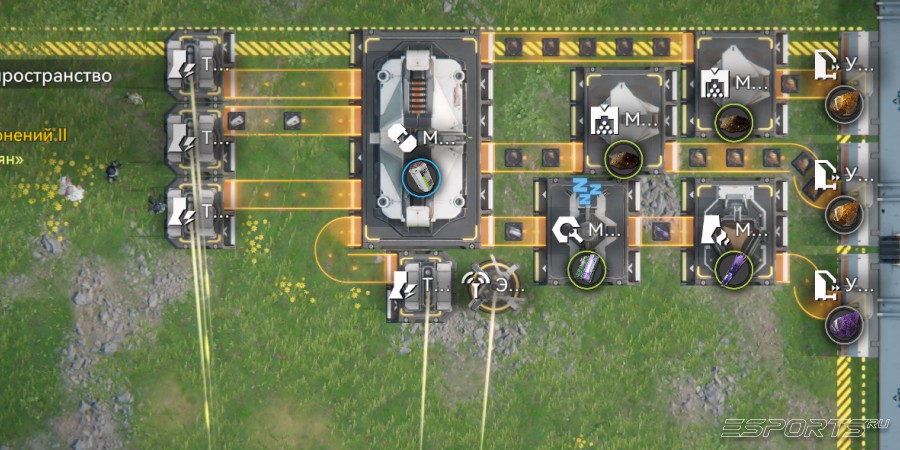This screenshot has width=900, height=450.
Task: Click the purple ore icon on the depot unloader
Action: [x=842, y=323]
